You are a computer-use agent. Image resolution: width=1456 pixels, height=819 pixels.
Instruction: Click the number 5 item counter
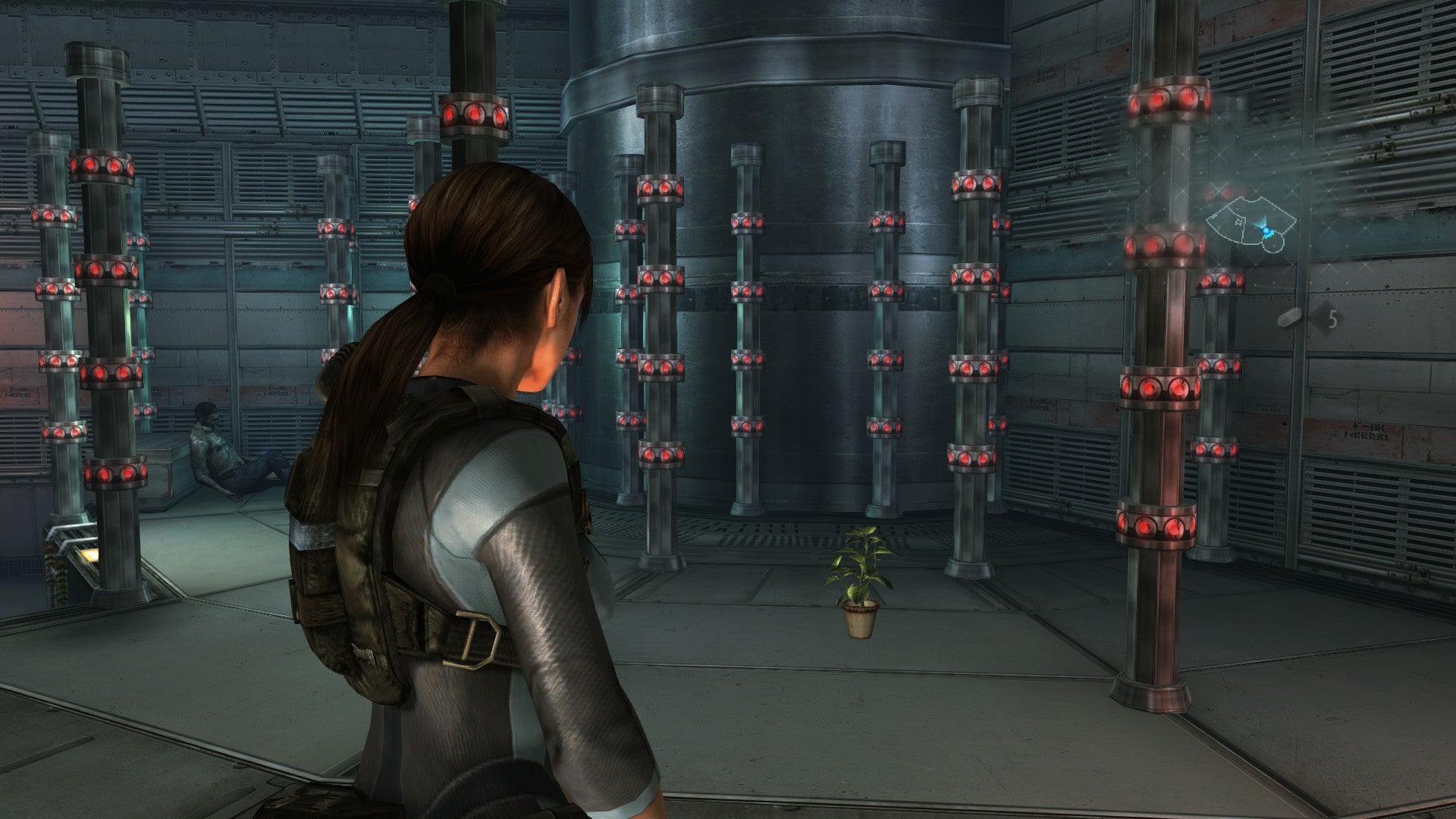click(1333, 319)
